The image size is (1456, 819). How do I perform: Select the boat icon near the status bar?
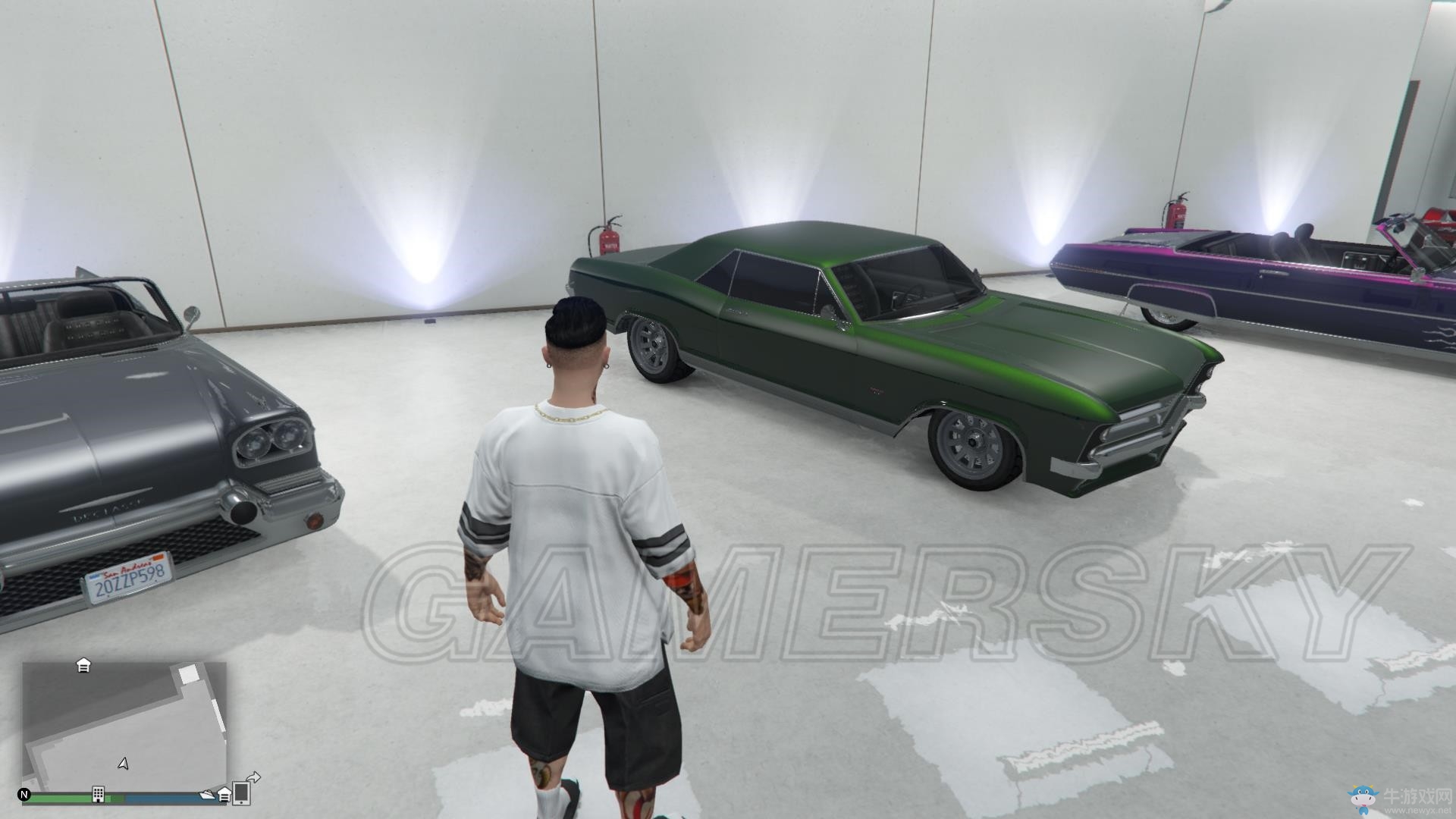pos(208,795)
